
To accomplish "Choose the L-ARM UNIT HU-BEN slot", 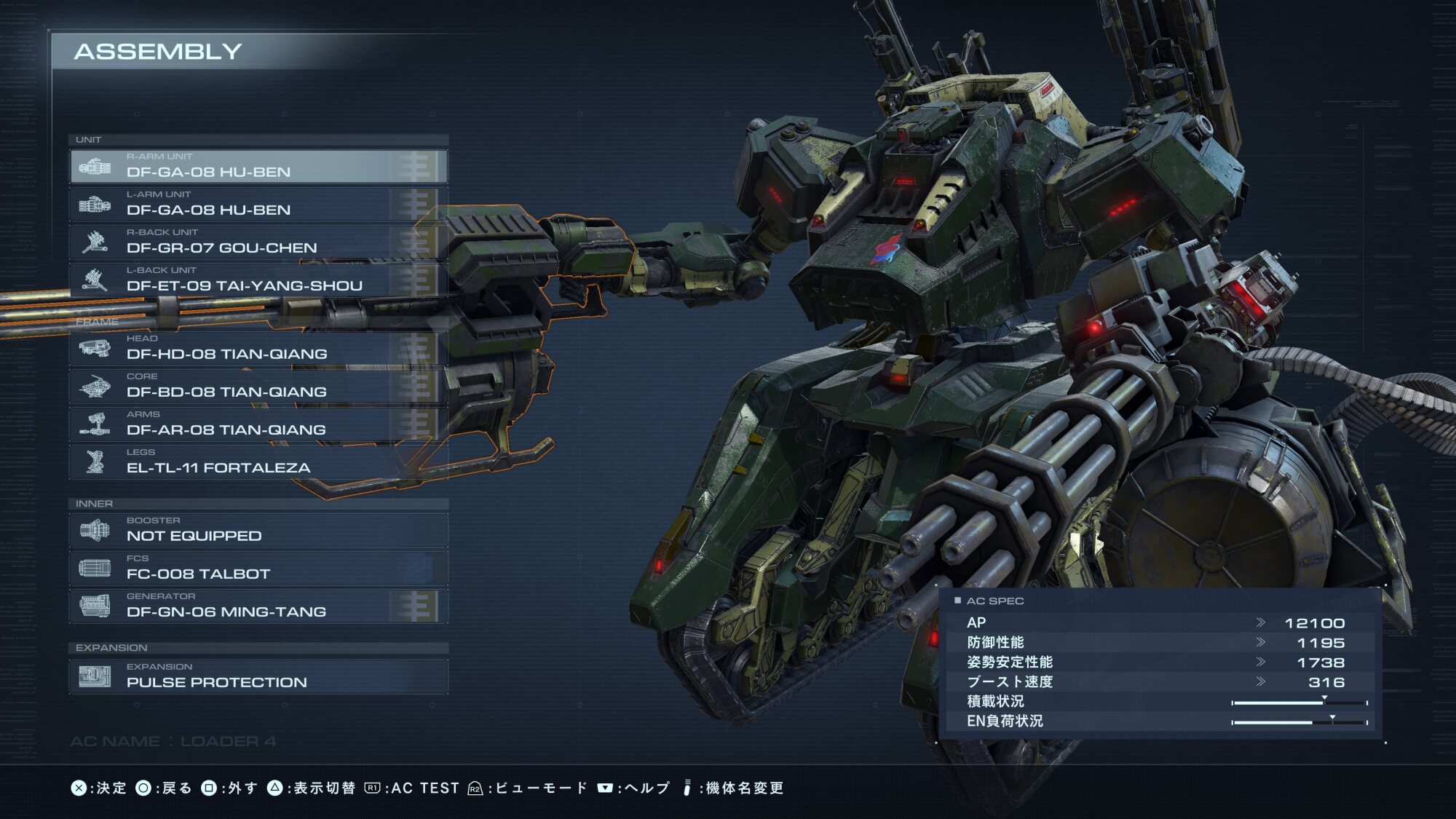I will tap(258, 205).
